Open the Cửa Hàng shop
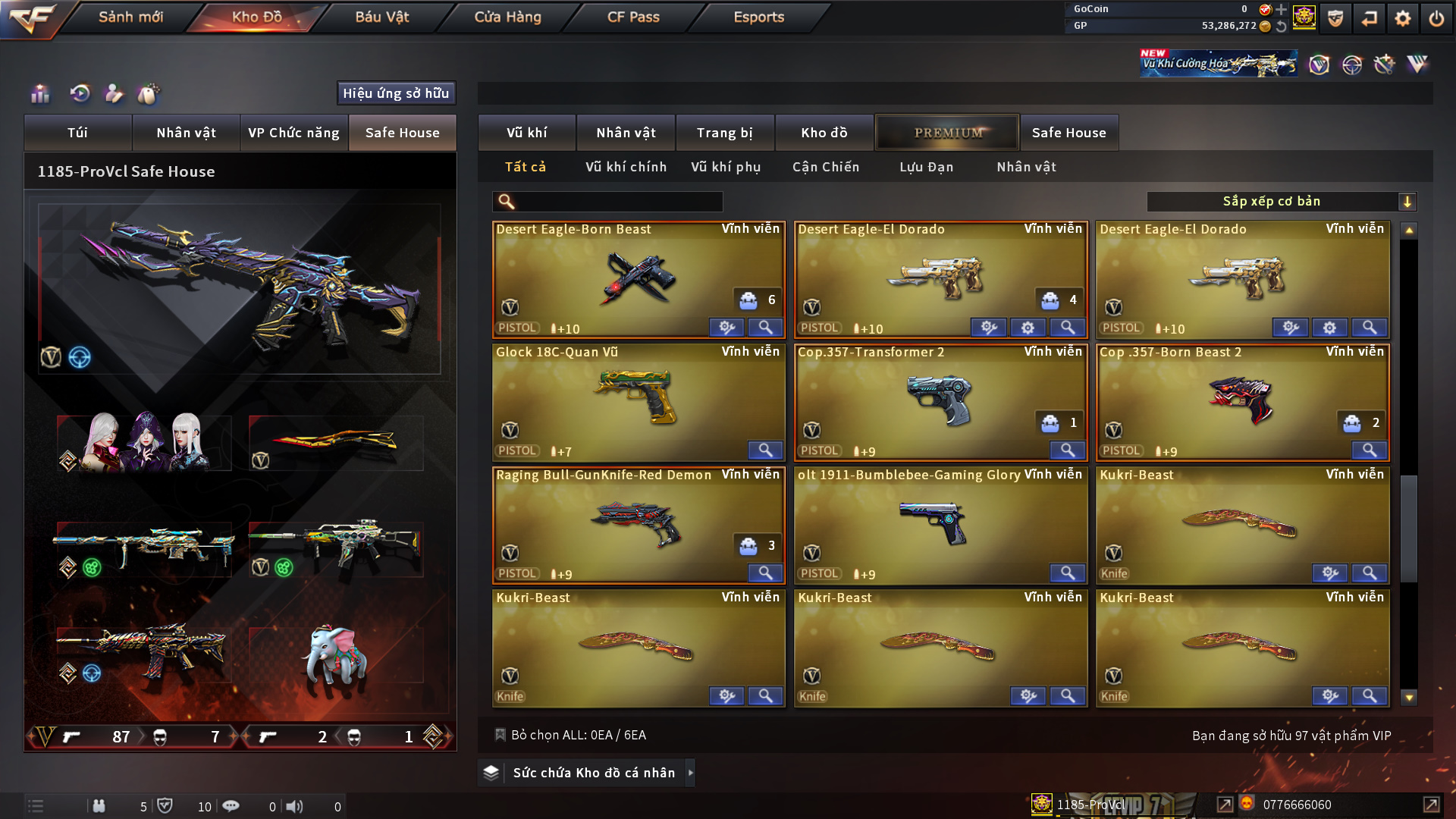Screen dimensions: 1456x819 (x=507, y=17)
